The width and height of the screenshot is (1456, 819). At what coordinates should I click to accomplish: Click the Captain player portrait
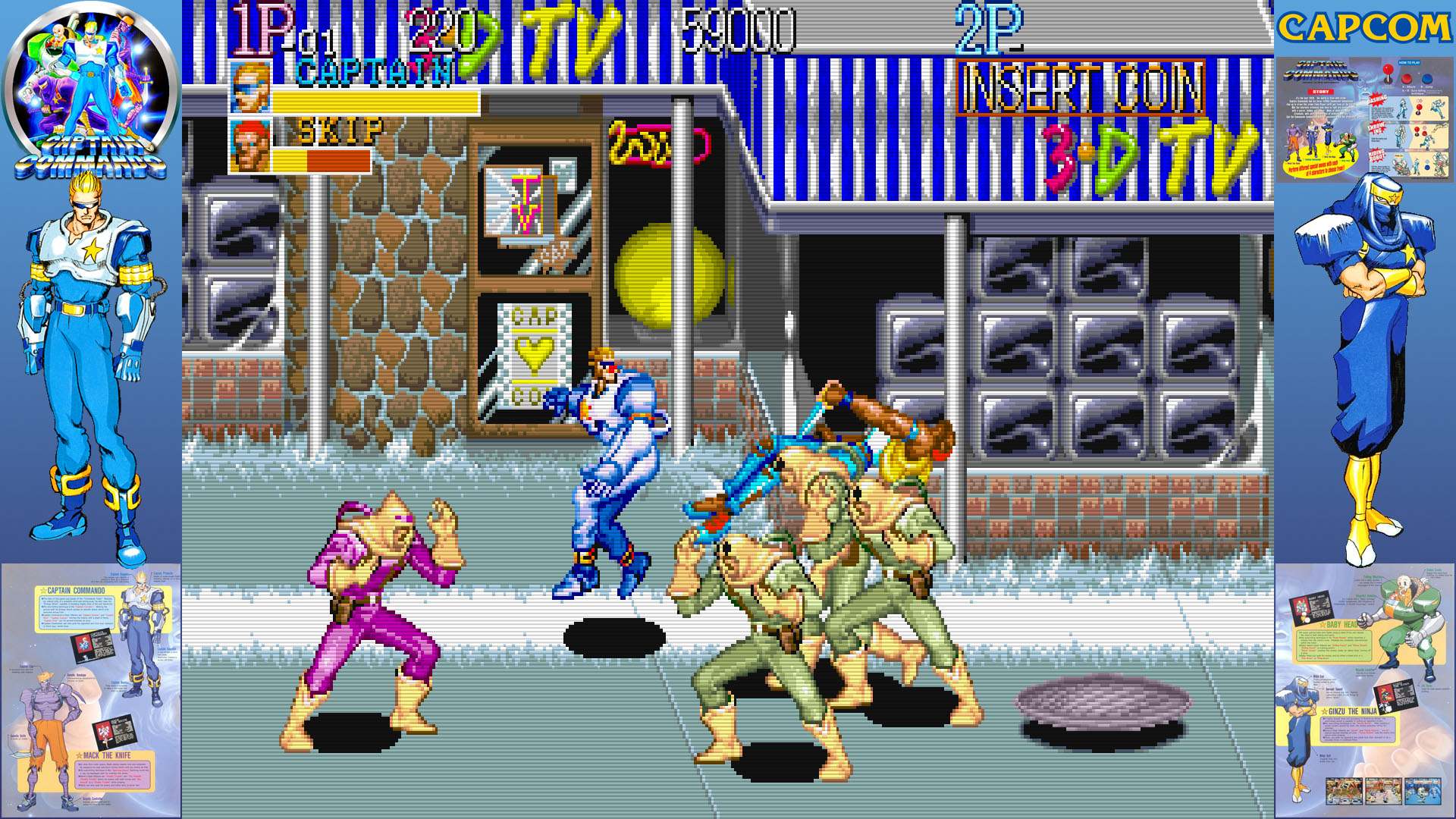pos(250,87)
